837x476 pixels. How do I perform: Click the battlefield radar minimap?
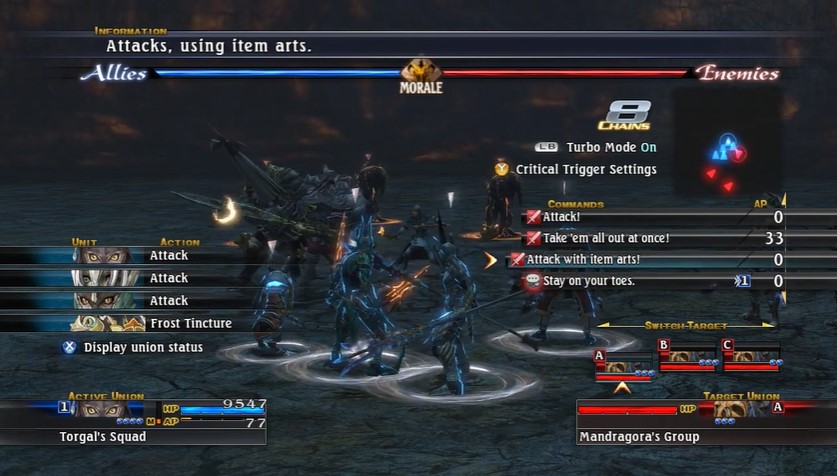click(x=727, y=150)
